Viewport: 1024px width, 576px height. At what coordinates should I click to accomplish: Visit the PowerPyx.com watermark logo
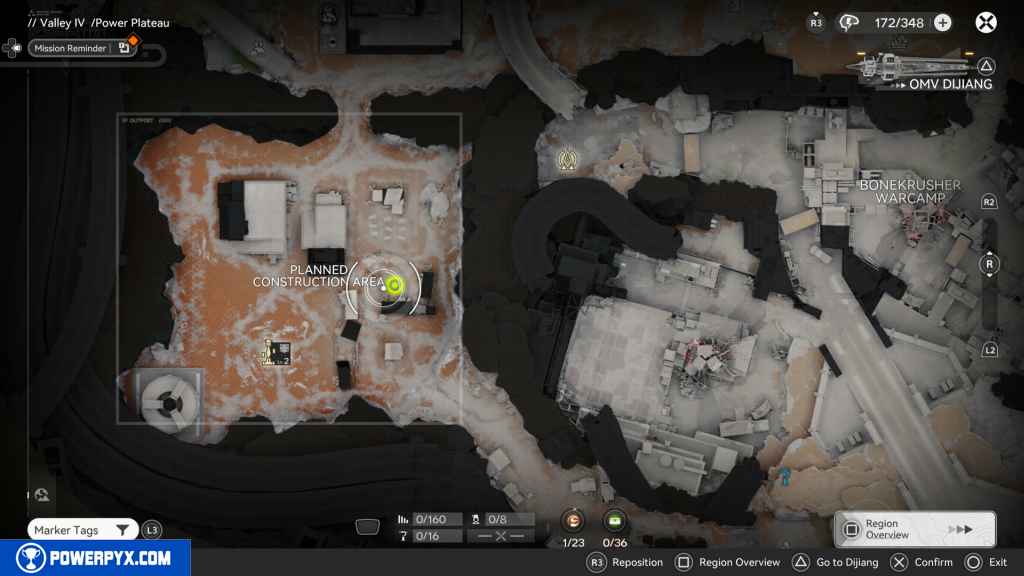[93, 558]
